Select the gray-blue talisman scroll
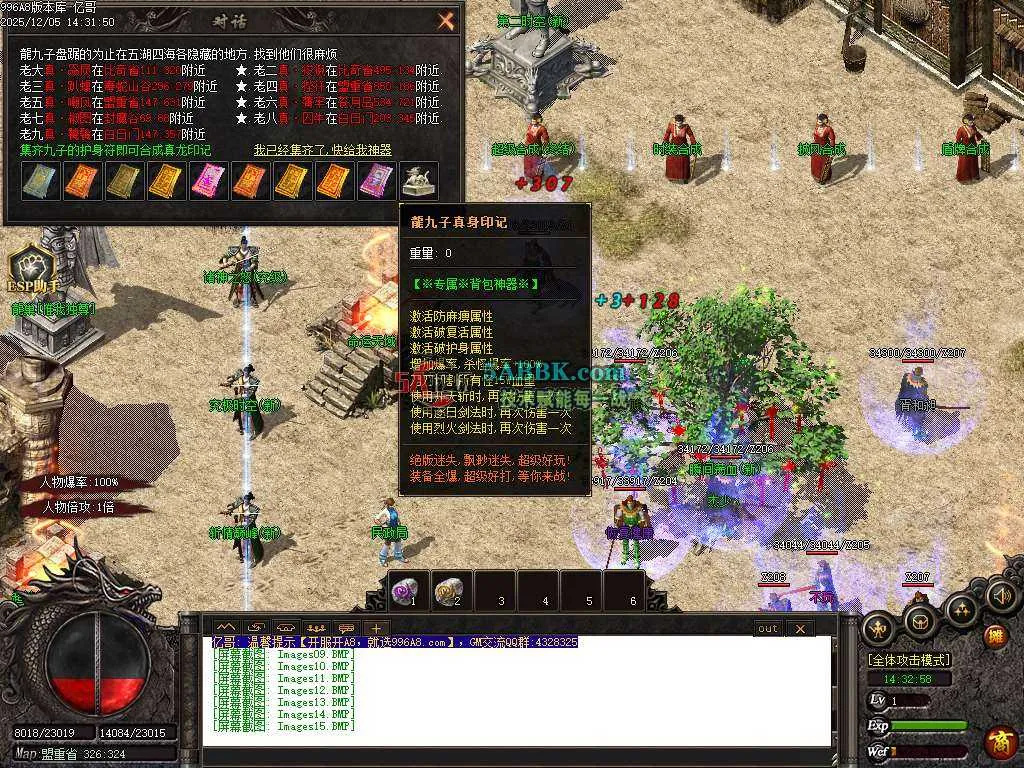This screenshot has width=1024, height=768. coord(40,180)
